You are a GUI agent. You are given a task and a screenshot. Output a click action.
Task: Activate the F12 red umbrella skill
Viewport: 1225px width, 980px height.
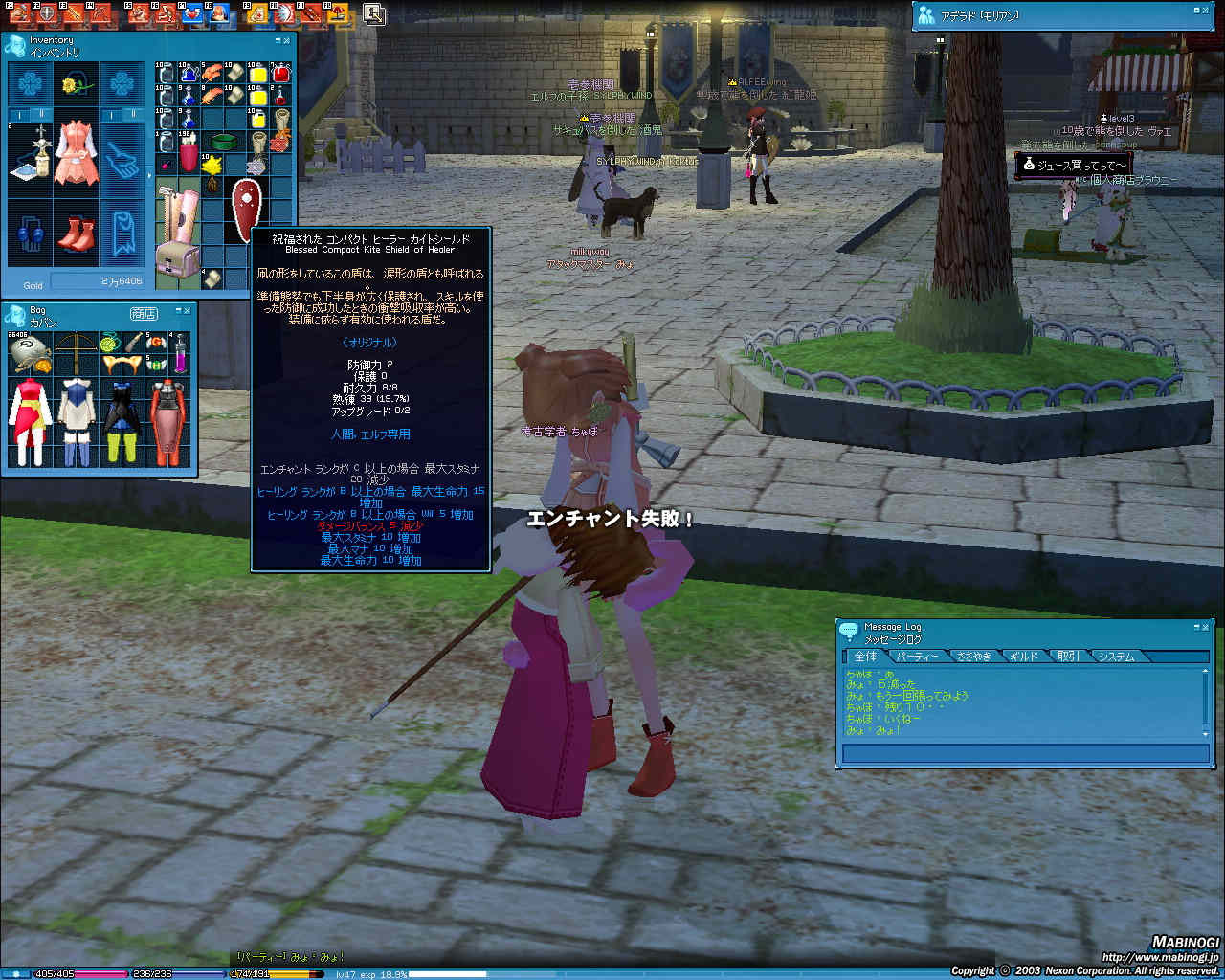click(337, 13)
